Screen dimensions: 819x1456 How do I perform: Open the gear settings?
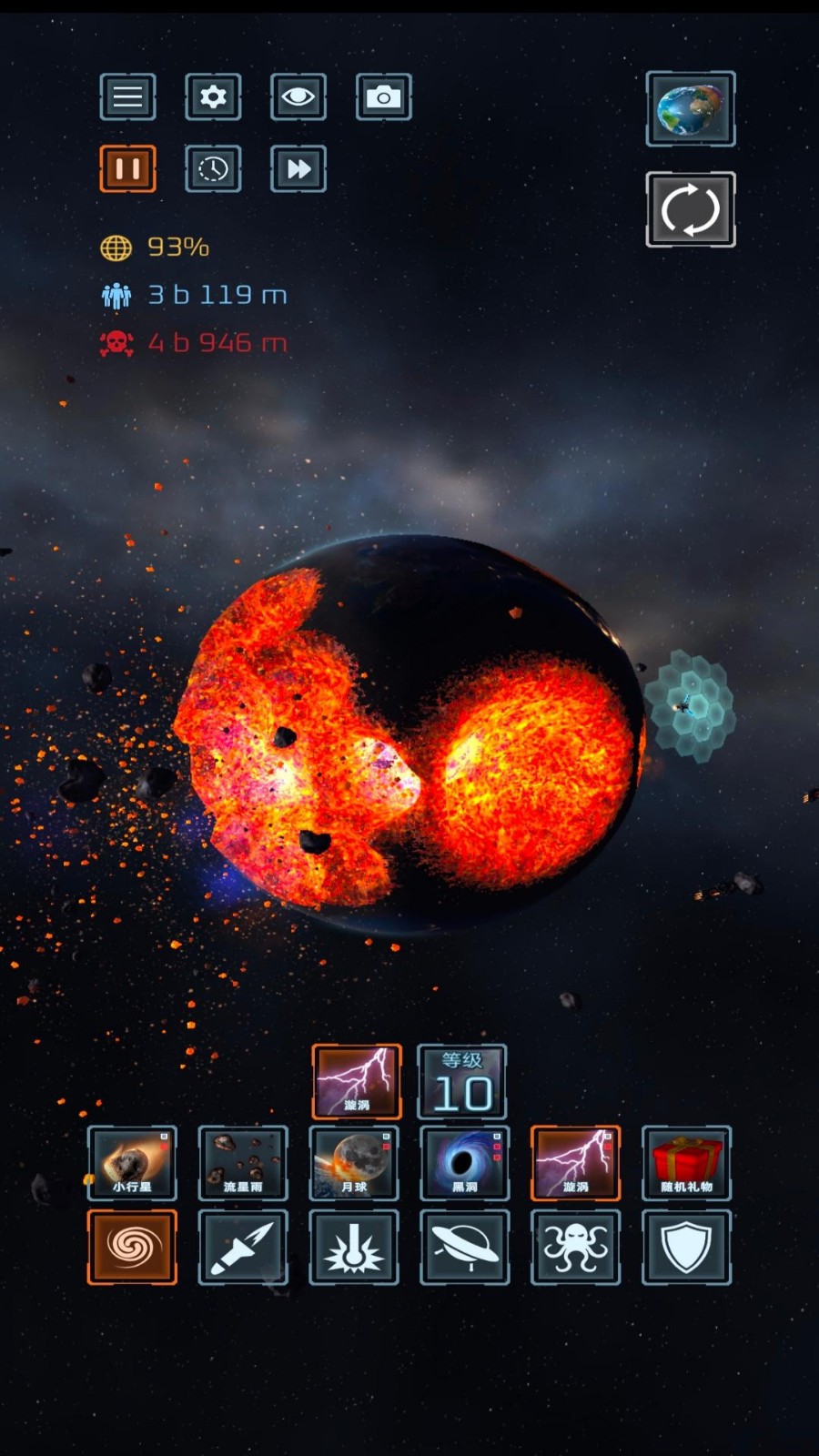213,96
